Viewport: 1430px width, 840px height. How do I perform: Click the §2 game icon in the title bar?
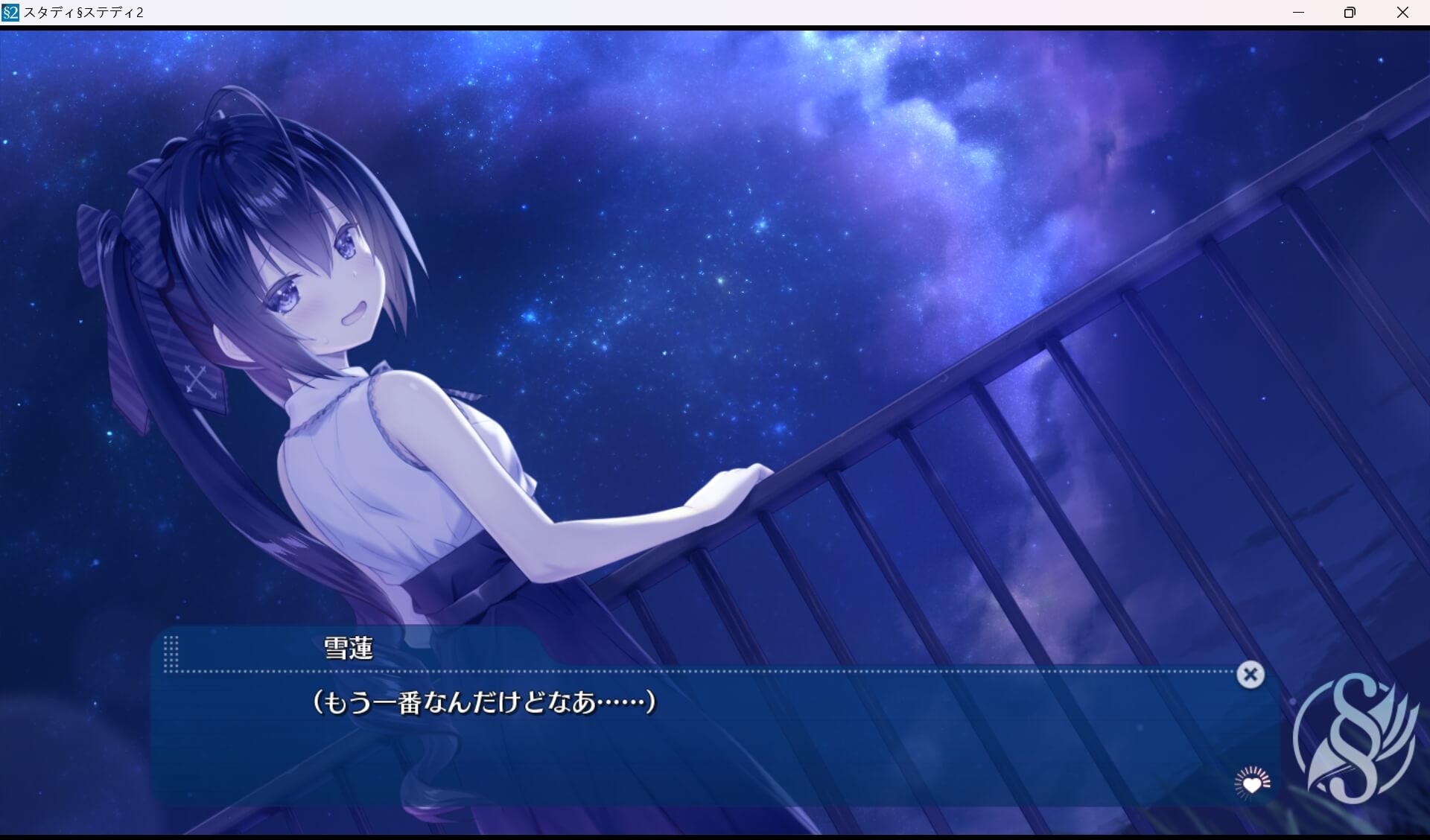pyautogui.click(x=12, y=12)
